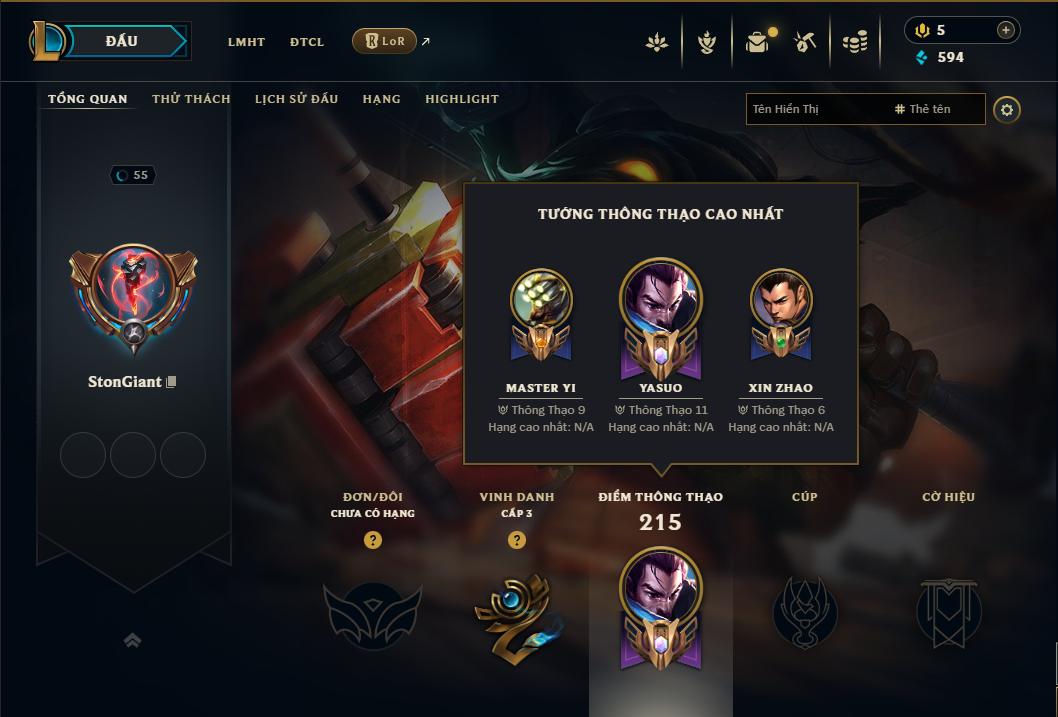Click the help icon under ĐƠN/ĐÔI
Viewport: 1058px width, 717px height.
(x=373, y=540)
